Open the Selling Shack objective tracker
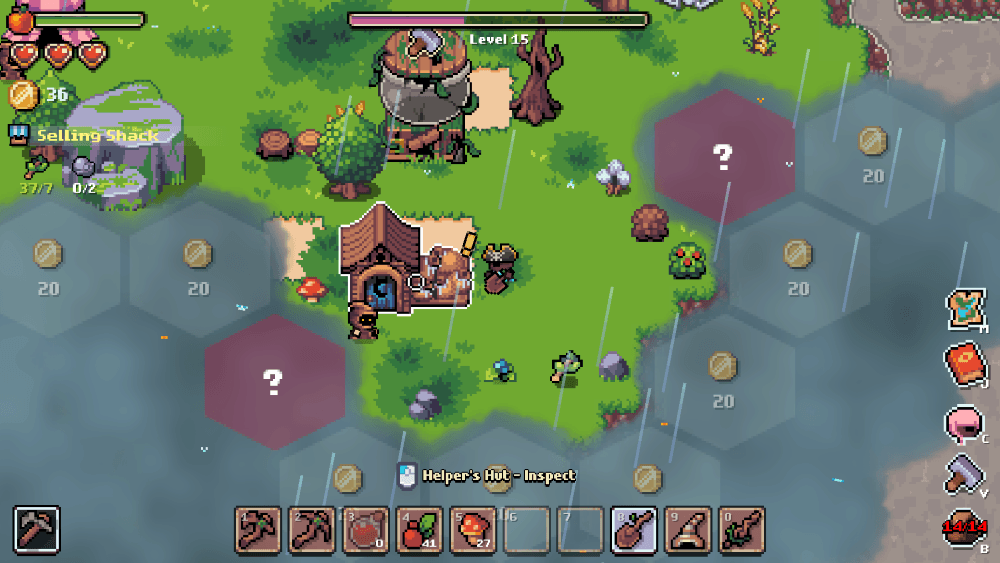 point(97,135)
